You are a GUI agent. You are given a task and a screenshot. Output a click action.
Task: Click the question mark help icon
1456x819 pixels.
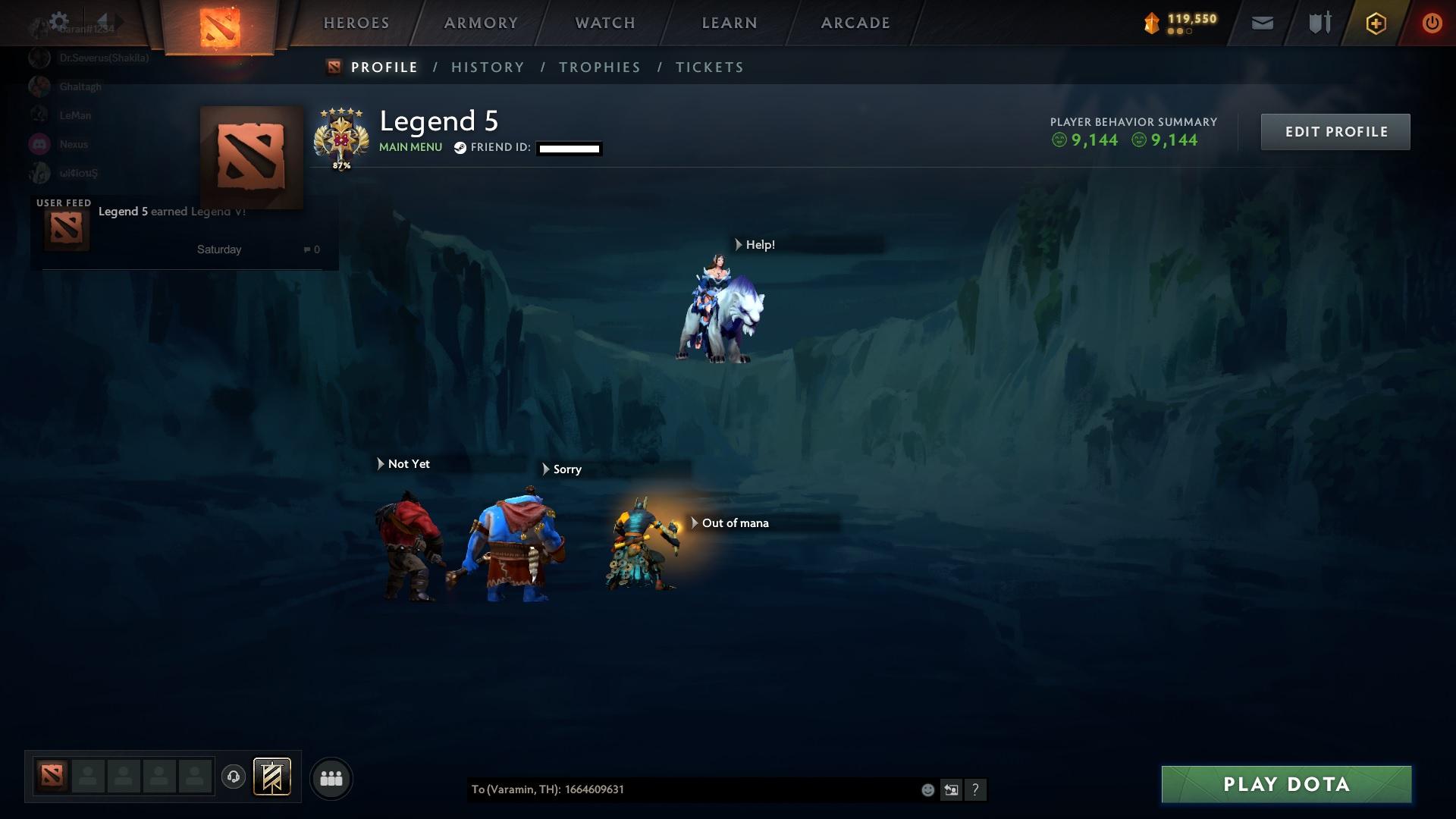(x=977, y=789)
